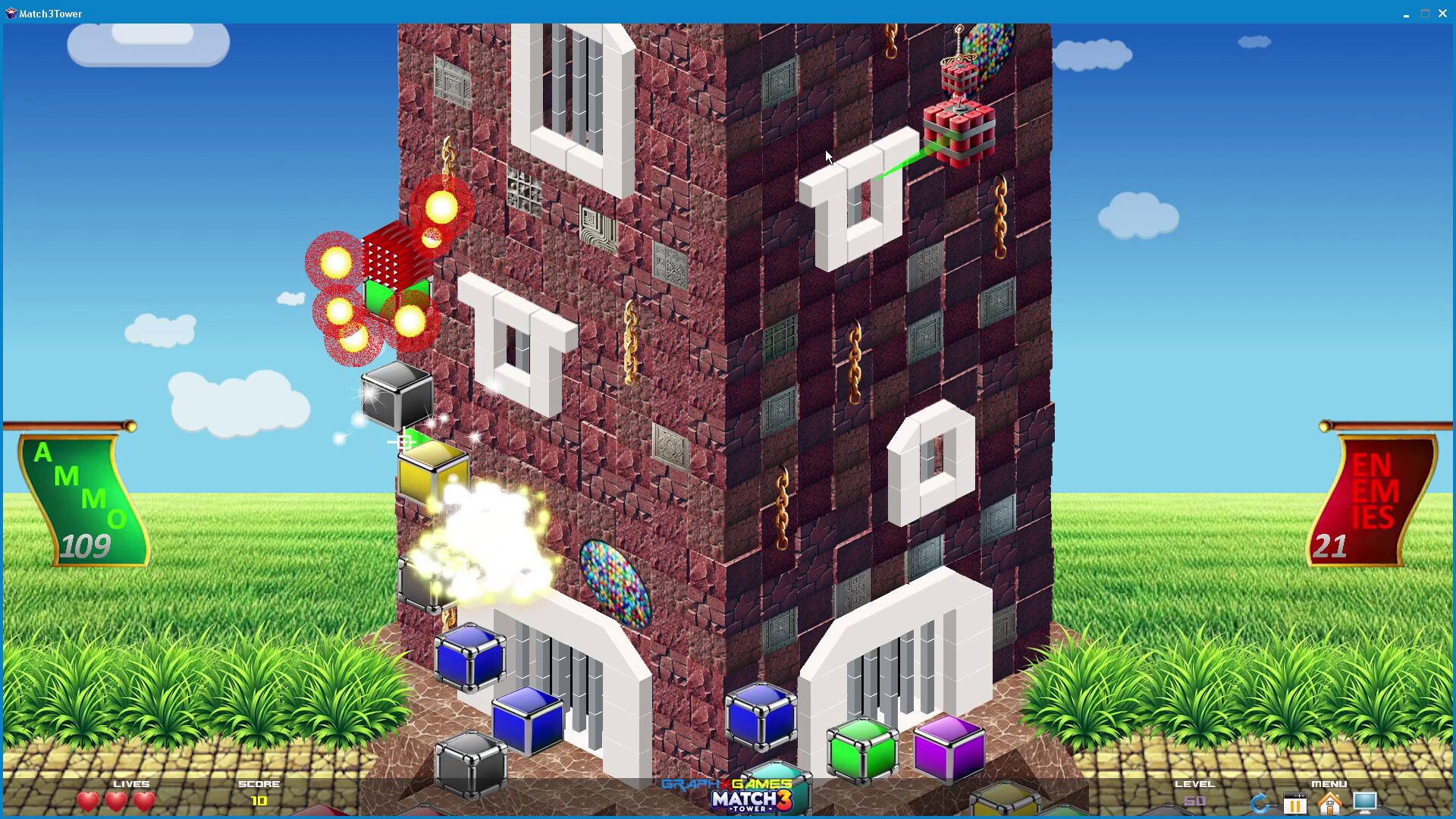
Task: Click the first red heart under LIVES
Action: [89, 801]
